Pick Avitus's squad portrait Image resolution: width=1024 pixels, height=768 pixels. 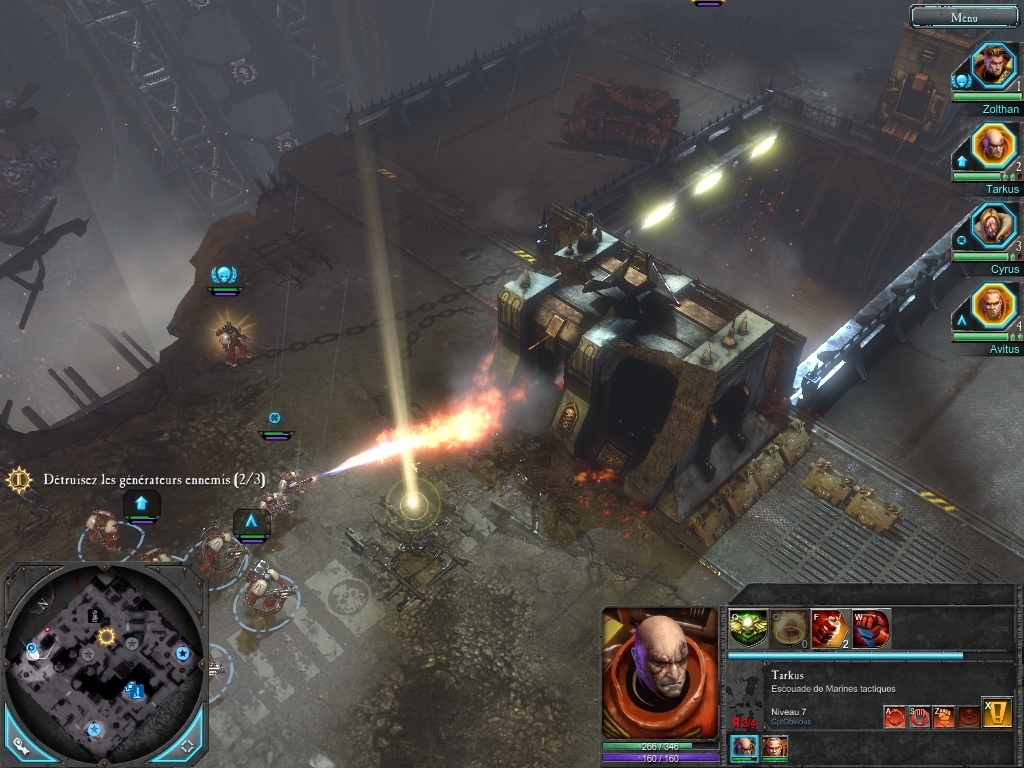[x=993, y=306]
